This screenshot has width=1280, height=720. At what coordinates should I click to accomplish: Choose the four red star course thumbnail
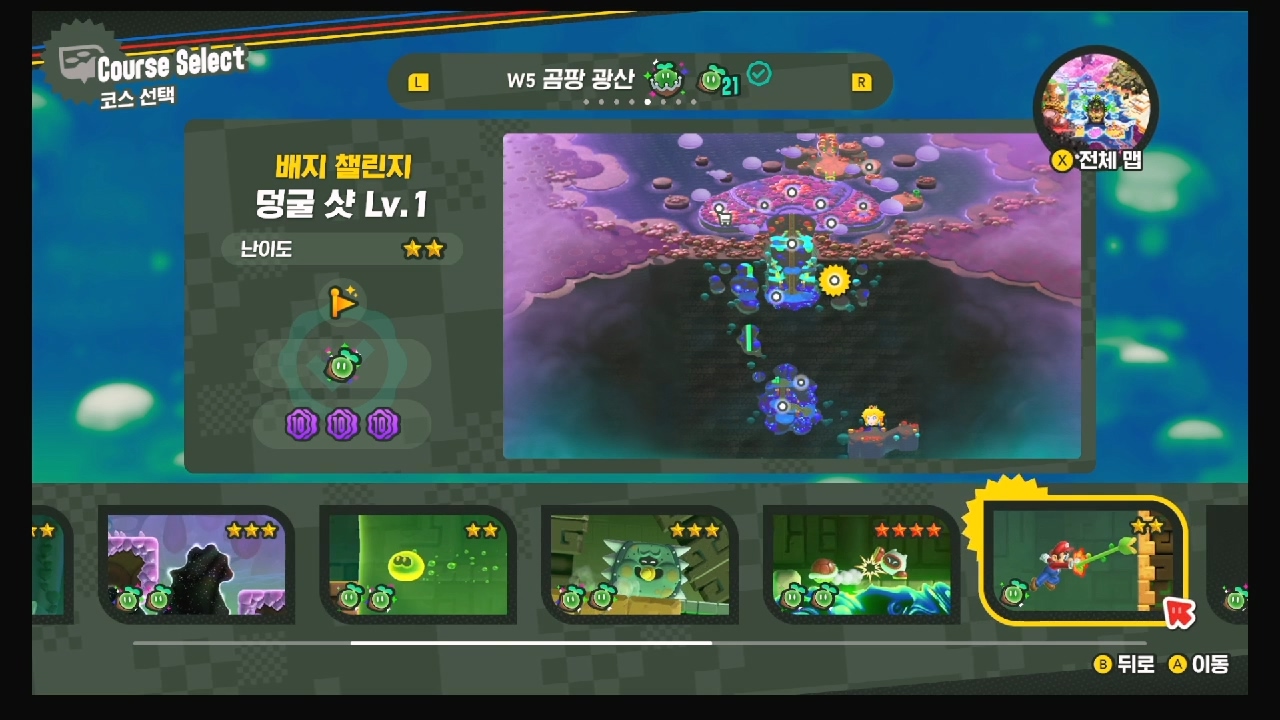tap(861, 564)
